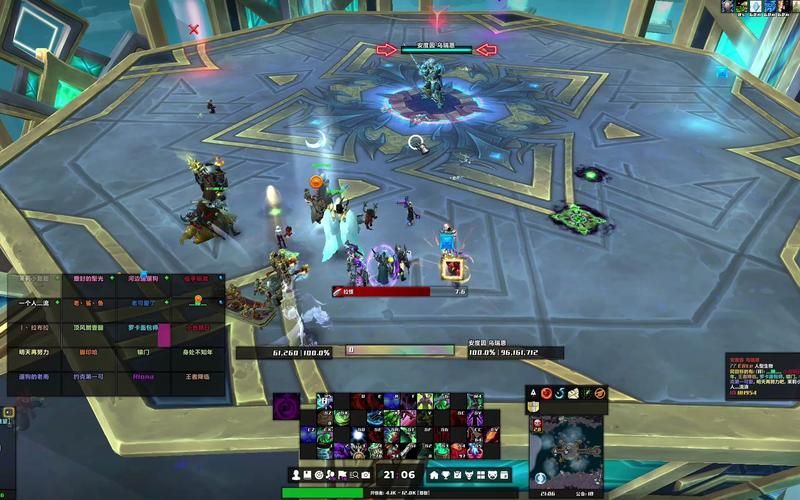Viewport: 800px width, 500px height.
Task: Click the house icon in bottom bar
Action: [436, 474]
